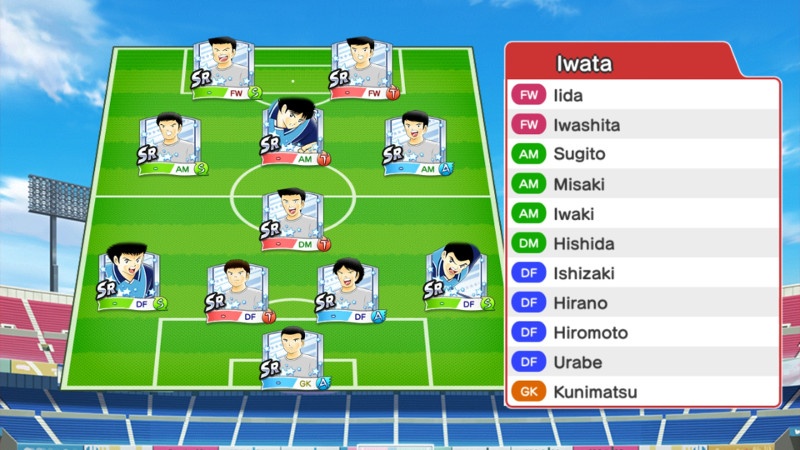Viewport: 800px width, 450px height.
Task: Pick Urabe in the roster list
Action: click(642, 362)
